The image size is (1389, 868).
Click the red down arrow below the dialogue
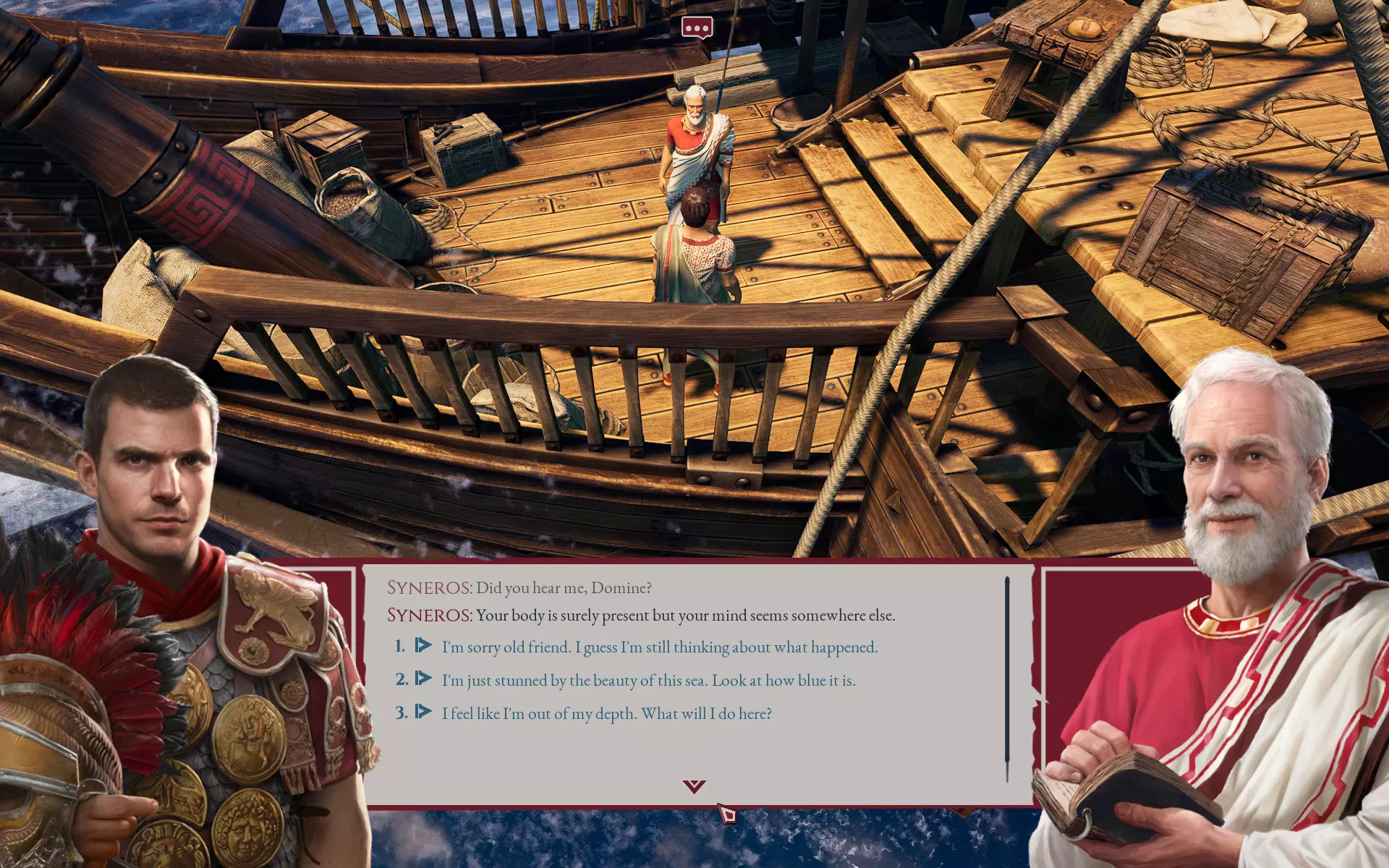(694, 786)
